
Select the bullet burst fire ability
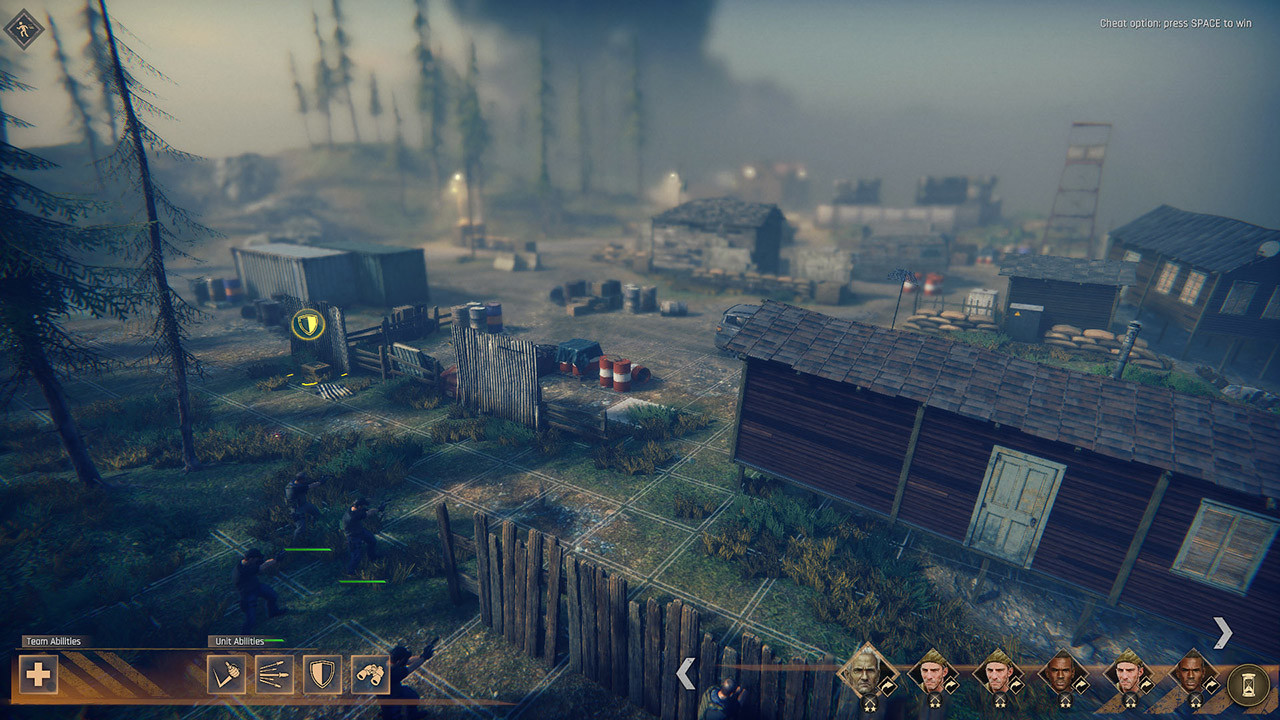pyautogui.click(x=274, y=674)
